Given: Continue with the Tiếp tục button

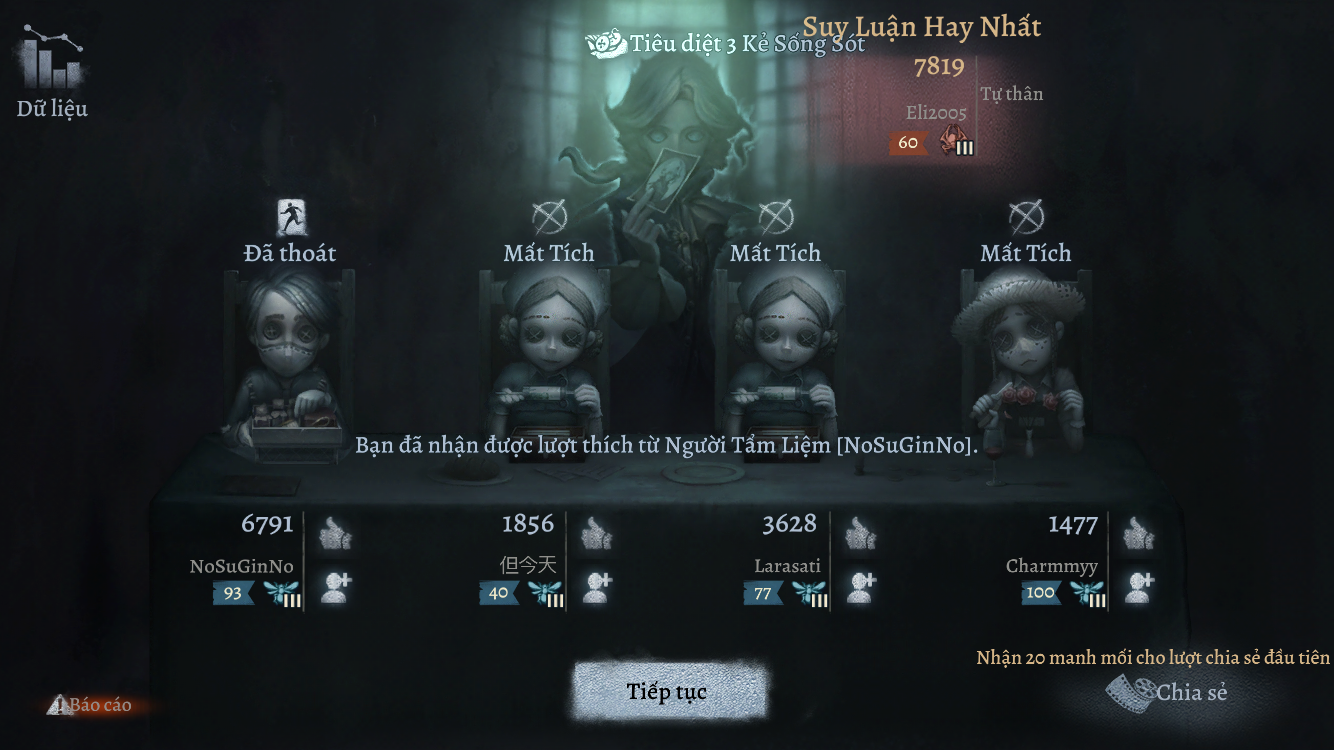Looking at the screenshot, I should coord(668,692).
